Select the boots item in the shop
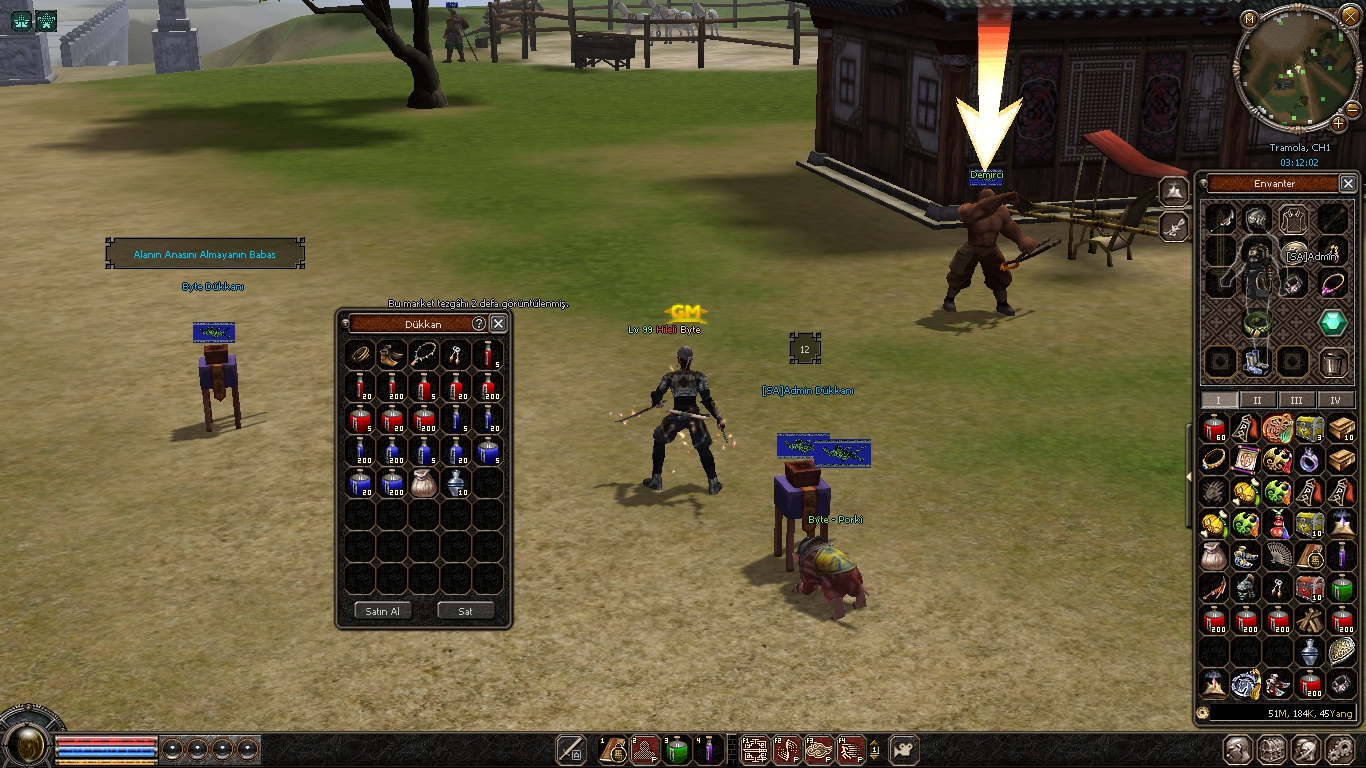1366x768 pixels. [392, 355]
